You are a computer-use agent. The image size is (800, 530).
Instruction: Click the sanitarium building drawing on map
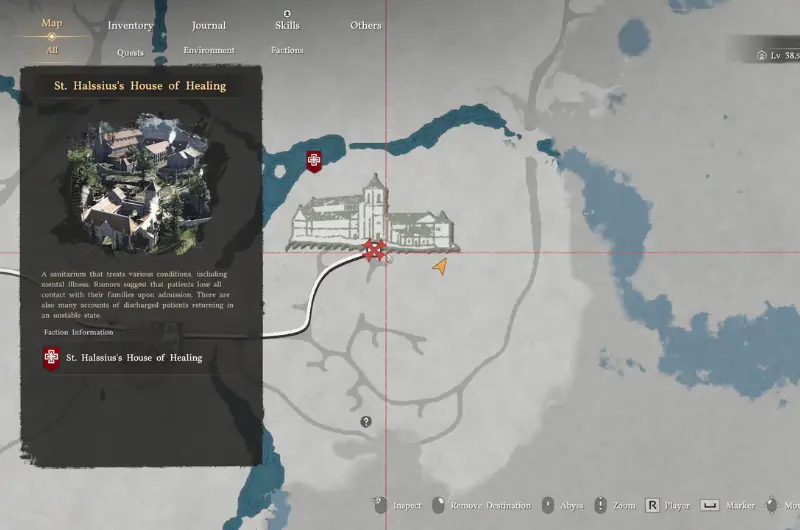tap(370, 216)
